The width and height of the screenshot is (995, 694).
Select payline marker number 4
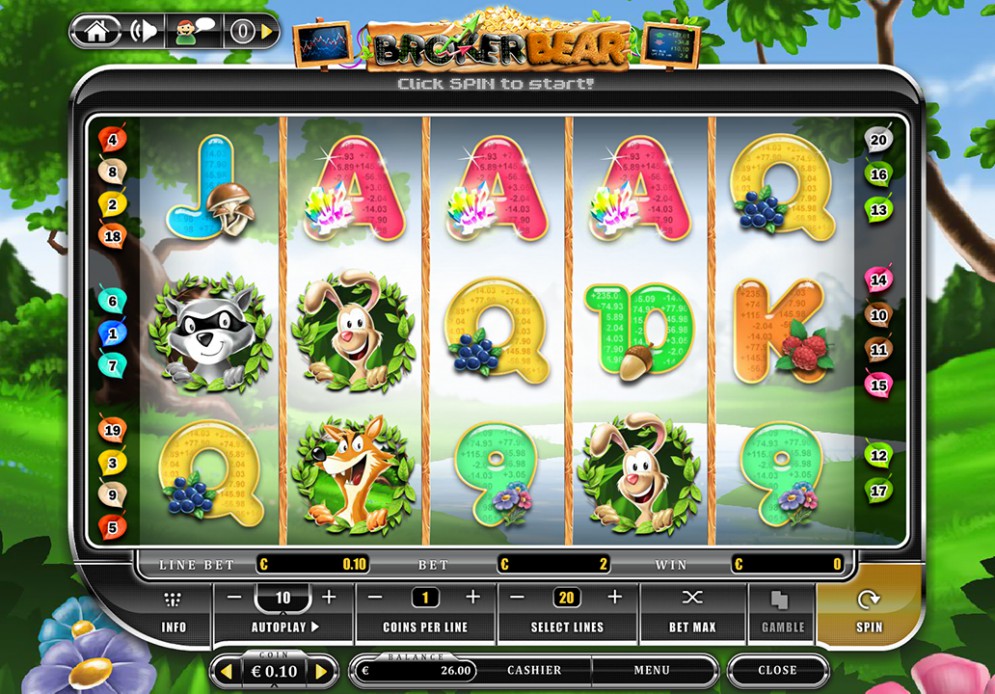pyautogui.click(x=113, y=140)
